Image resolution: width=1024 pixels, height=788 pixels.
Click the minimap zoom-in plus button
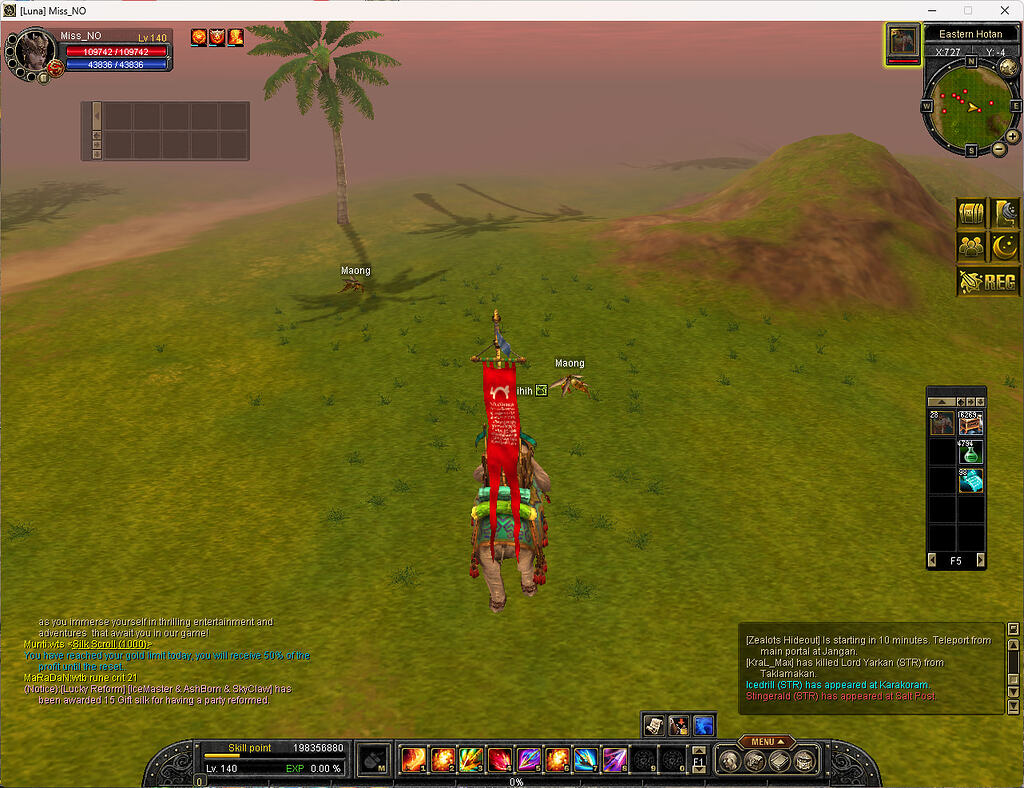coord(1013,136)
